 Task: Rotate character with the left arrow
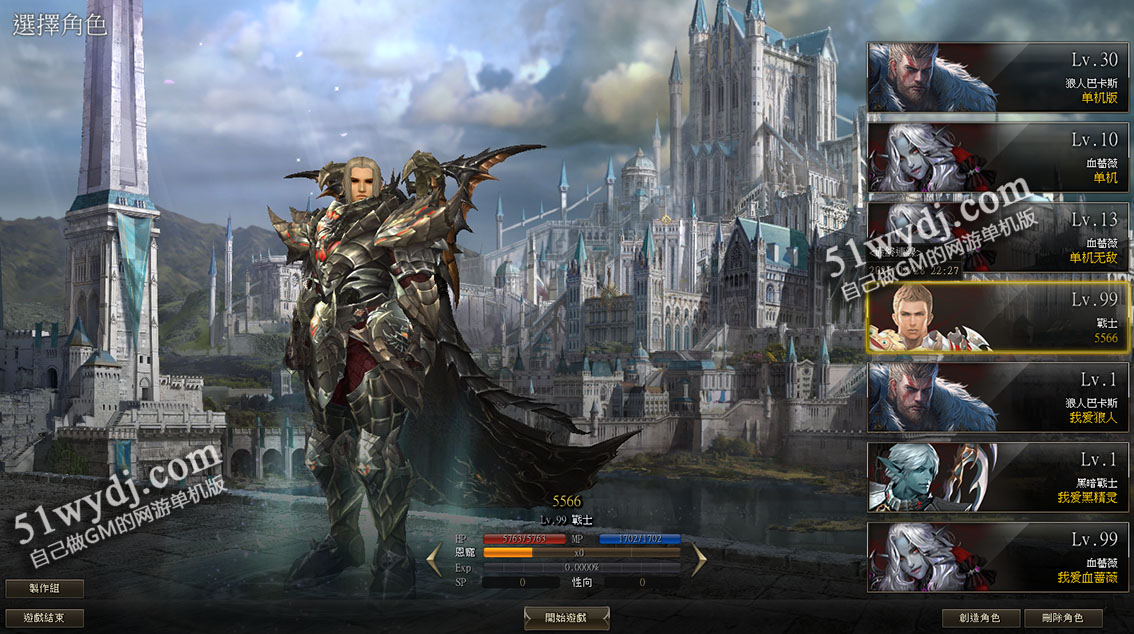pos(434,559)
